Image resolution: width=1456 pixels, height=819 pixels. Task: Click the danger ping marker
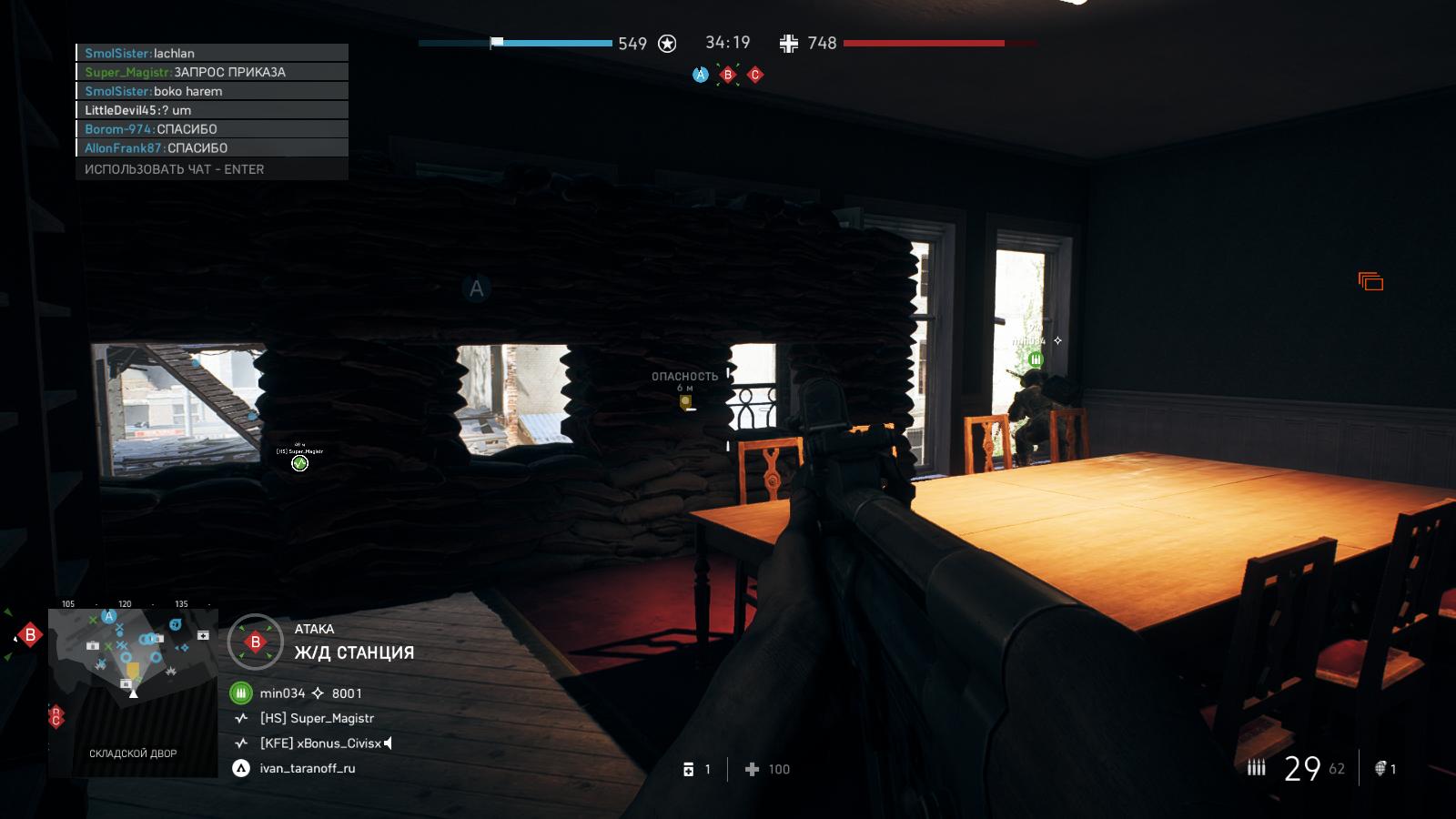point(685,400)
